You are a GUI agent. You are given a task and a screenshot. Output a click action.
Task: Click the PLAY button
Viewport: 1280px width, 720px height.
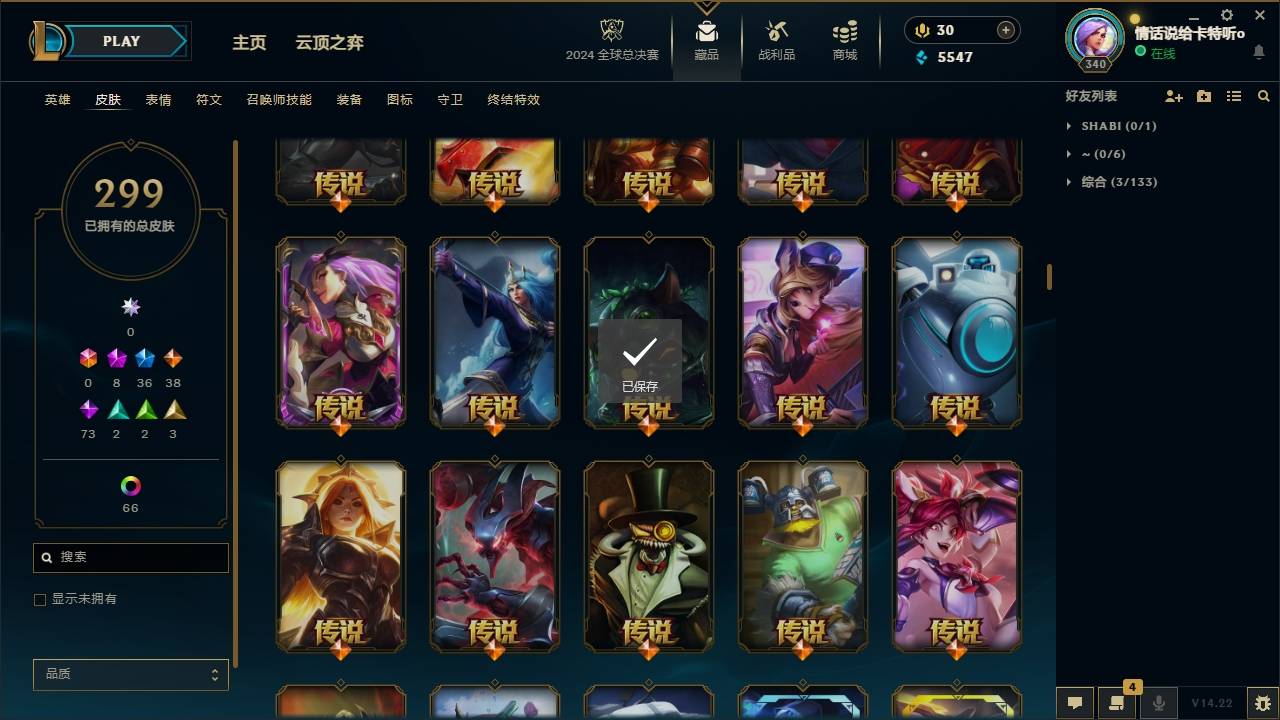(x=120, y=41)
